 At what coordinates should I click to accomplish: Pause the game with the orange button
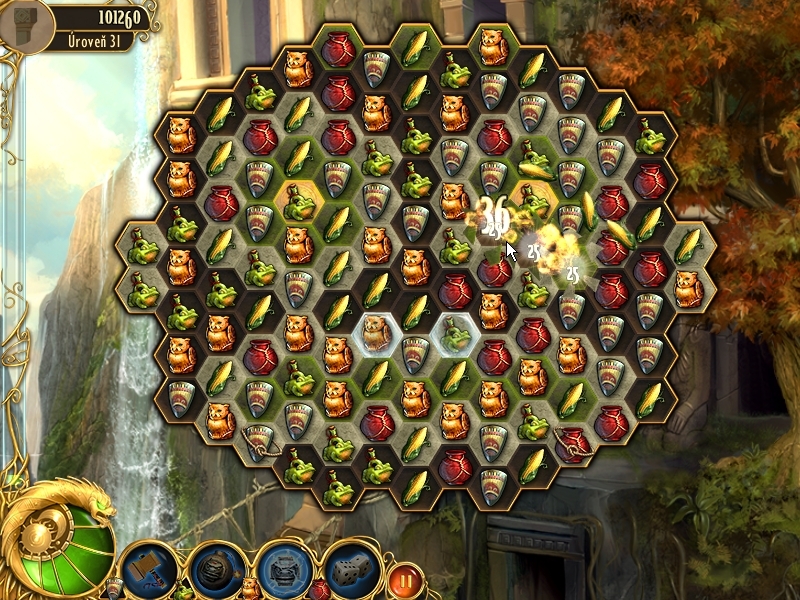(x=405, y=577)
